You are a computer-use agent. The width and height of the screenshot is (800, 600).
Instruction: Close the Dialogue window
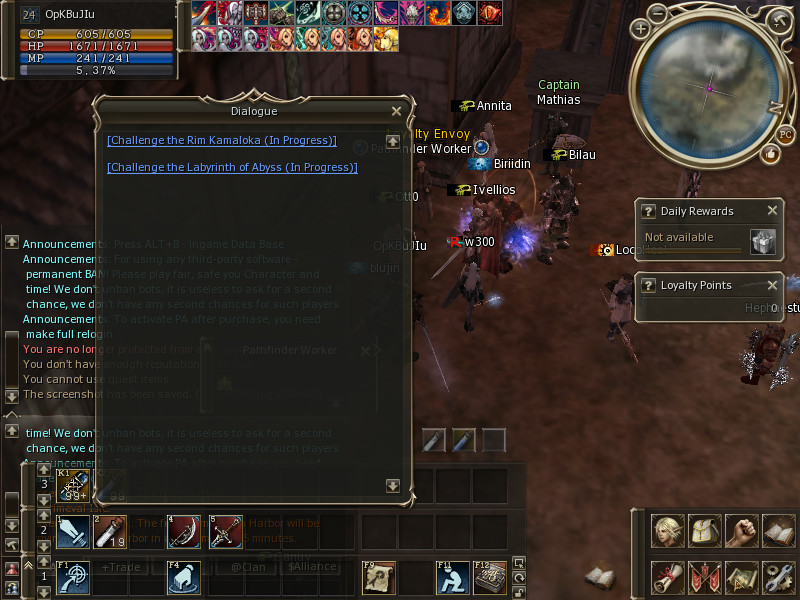[397, 112]
